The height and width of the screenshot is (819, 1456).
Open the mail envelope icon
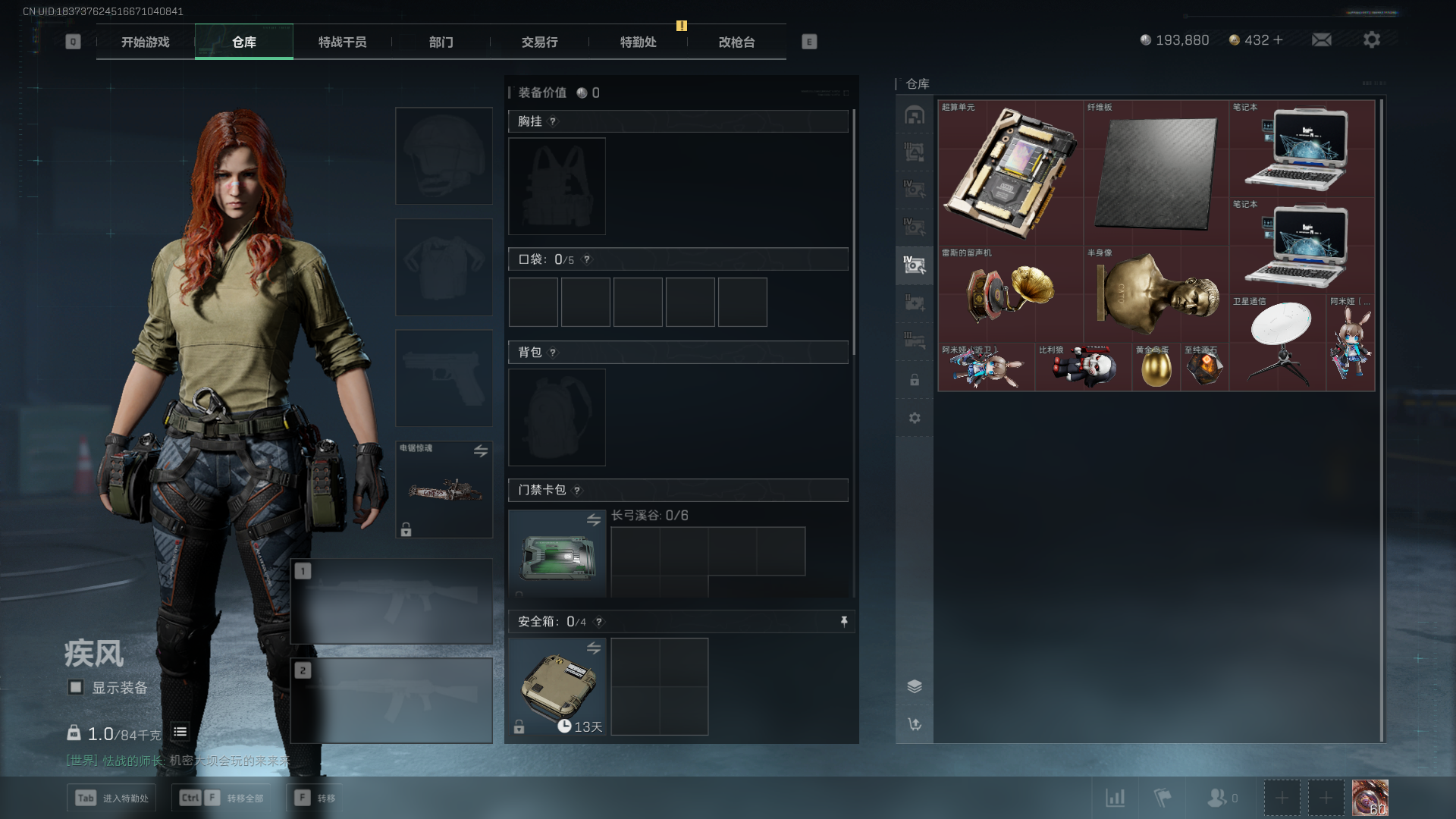click(x=1321, y=39)
